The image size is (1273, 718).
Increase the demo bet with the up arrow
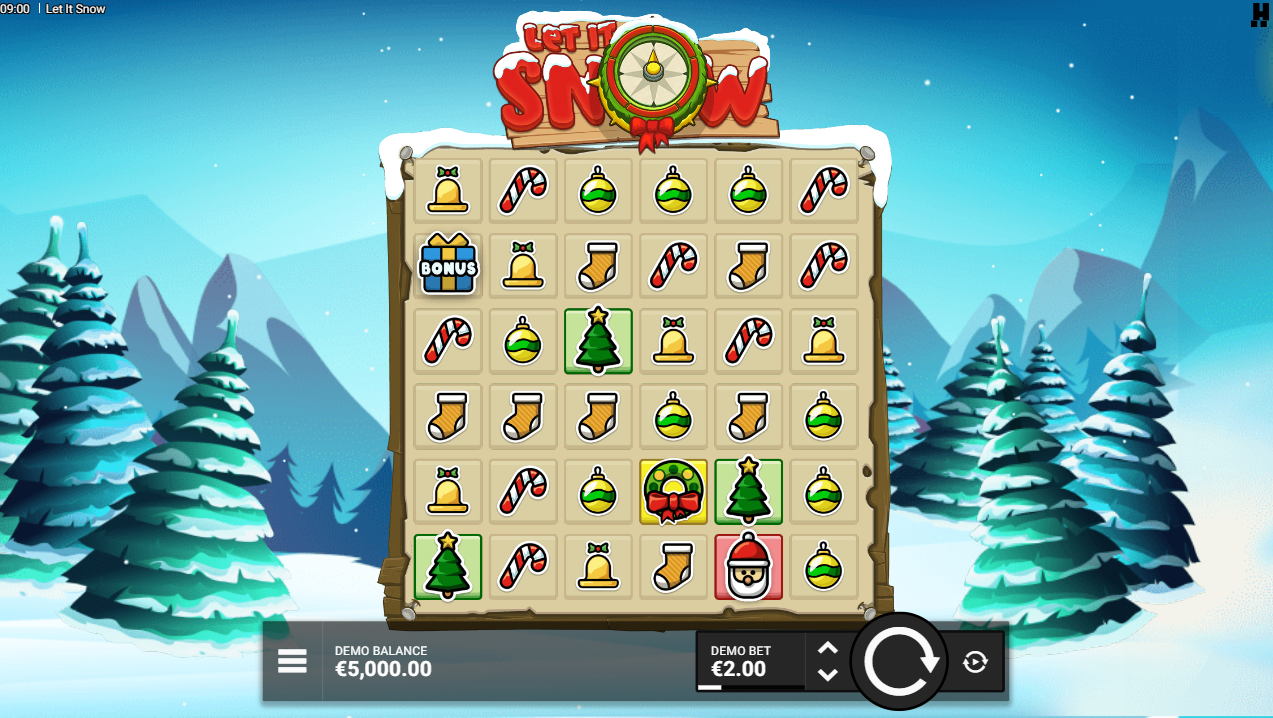pyautogui.click(x=827, y=648)
